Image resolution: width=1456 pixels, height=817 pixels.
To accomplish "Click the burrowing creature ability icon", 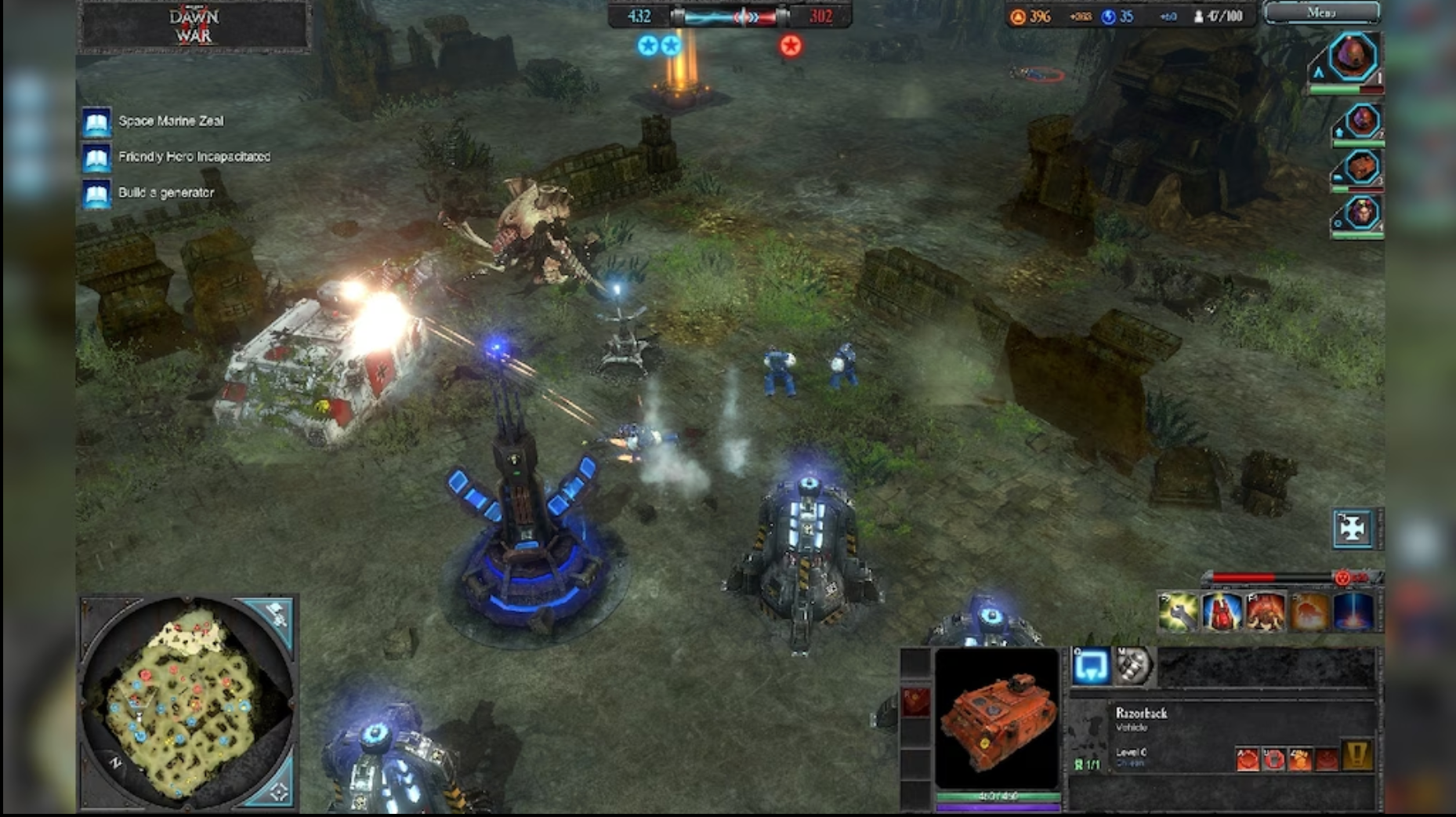I will coord(1266,612).
